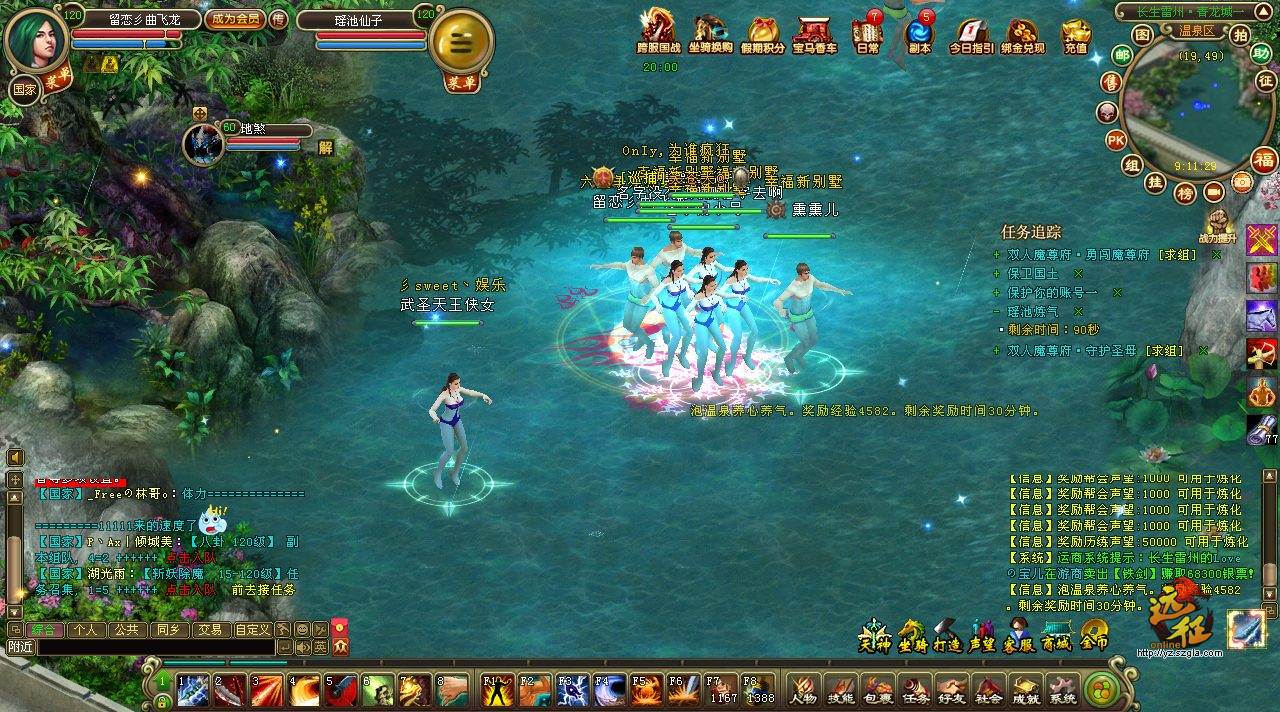This screenshot has width=1280, height=712.
Task: Switch chat to the 交易 trade tab
Action: click(x=208, y=630)
